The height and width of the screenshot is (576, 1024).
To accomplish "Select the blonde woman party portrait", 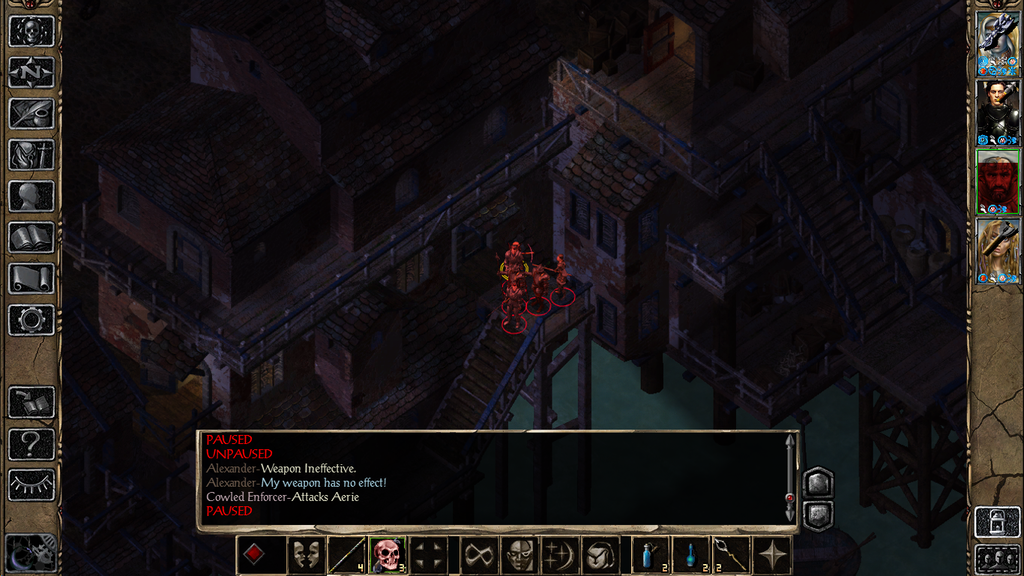I will click(x=997, y=251).
